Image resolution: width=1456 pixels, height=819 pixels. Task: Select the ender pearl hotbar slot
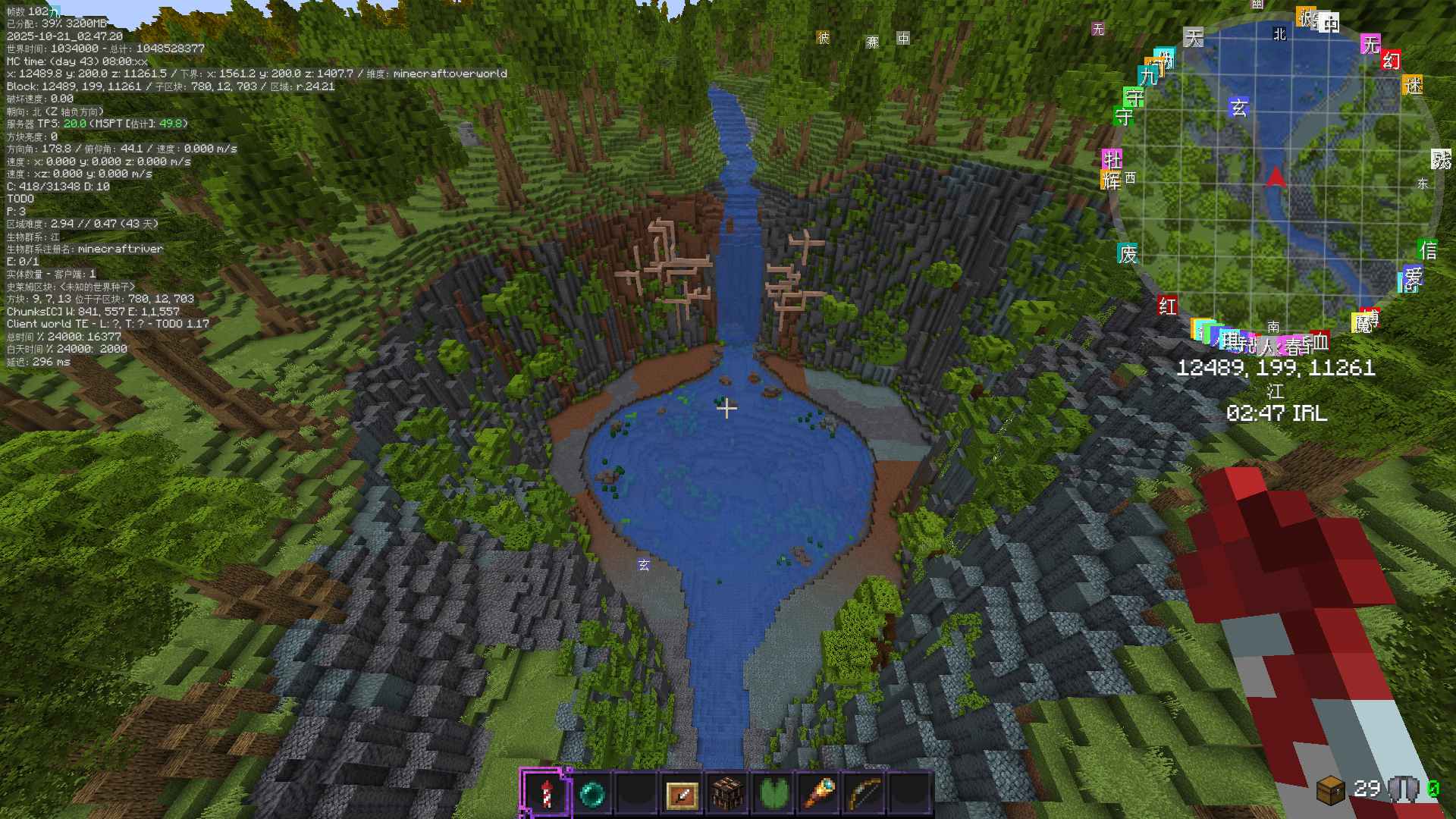(x=591, y=793)
